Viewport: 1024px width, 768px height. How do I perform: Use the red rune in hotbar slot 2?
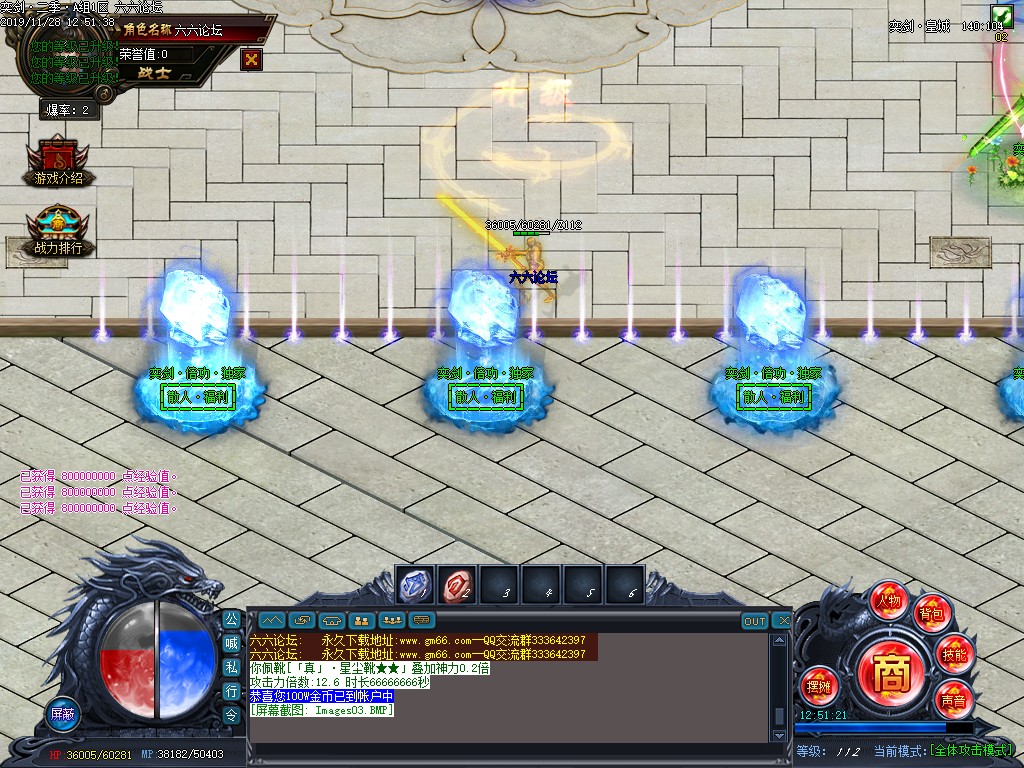click(x=458, y=587)
